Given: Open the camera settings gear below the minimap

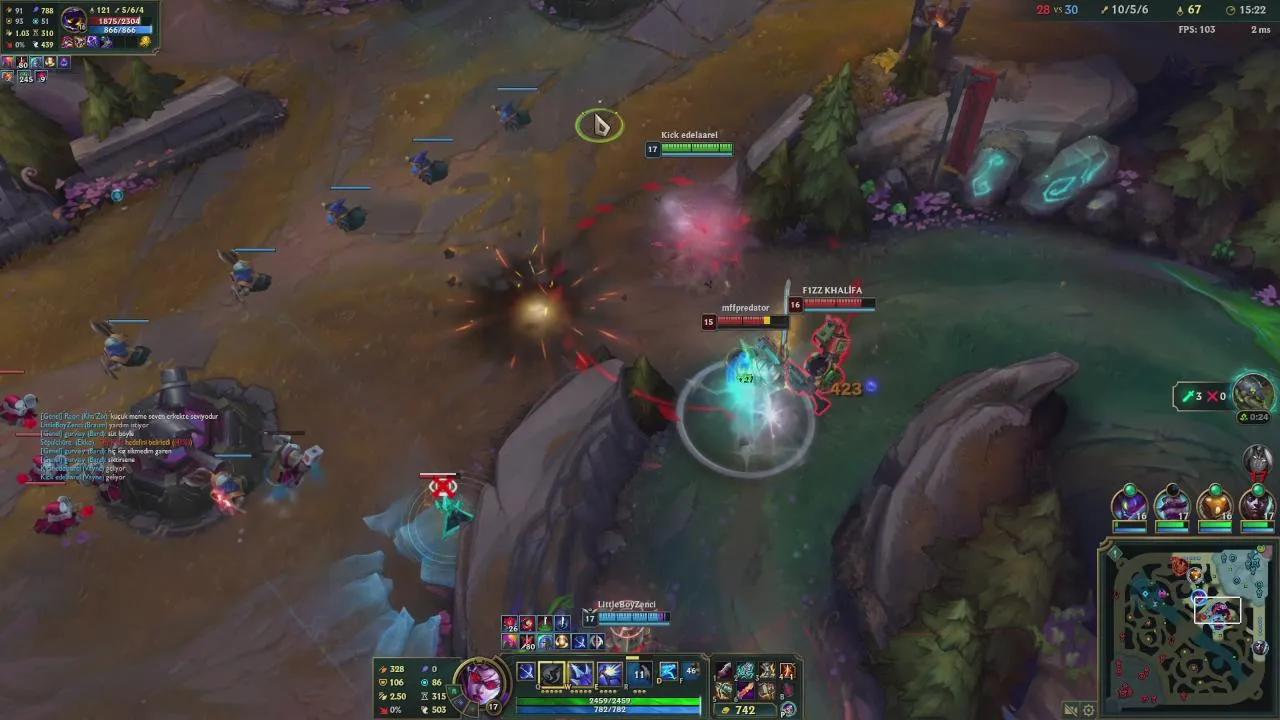Looking at the screenshot, I should coord(1088,710).
